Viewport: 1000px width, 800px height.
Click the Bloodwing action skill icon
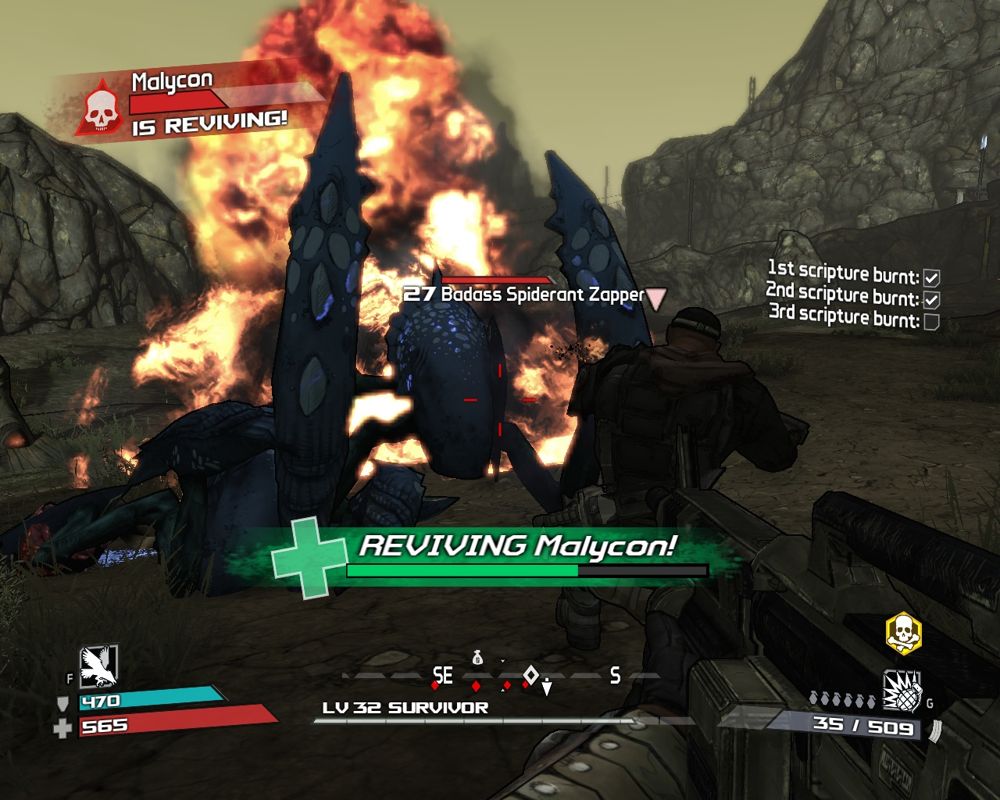[99, 663]
